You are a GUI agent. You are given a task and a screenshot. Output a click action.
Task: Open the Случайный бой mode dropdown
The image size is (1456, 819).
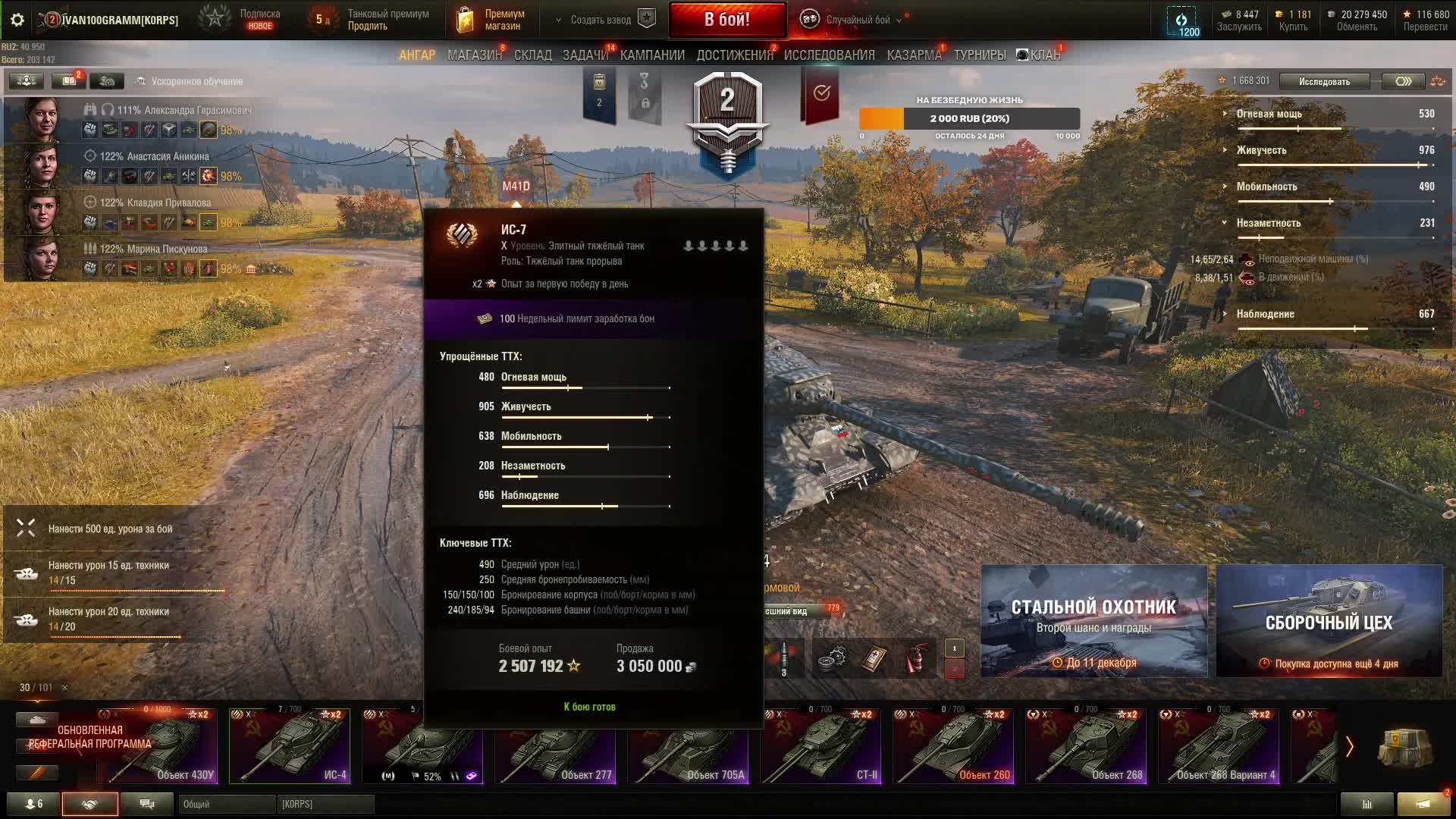857,20
